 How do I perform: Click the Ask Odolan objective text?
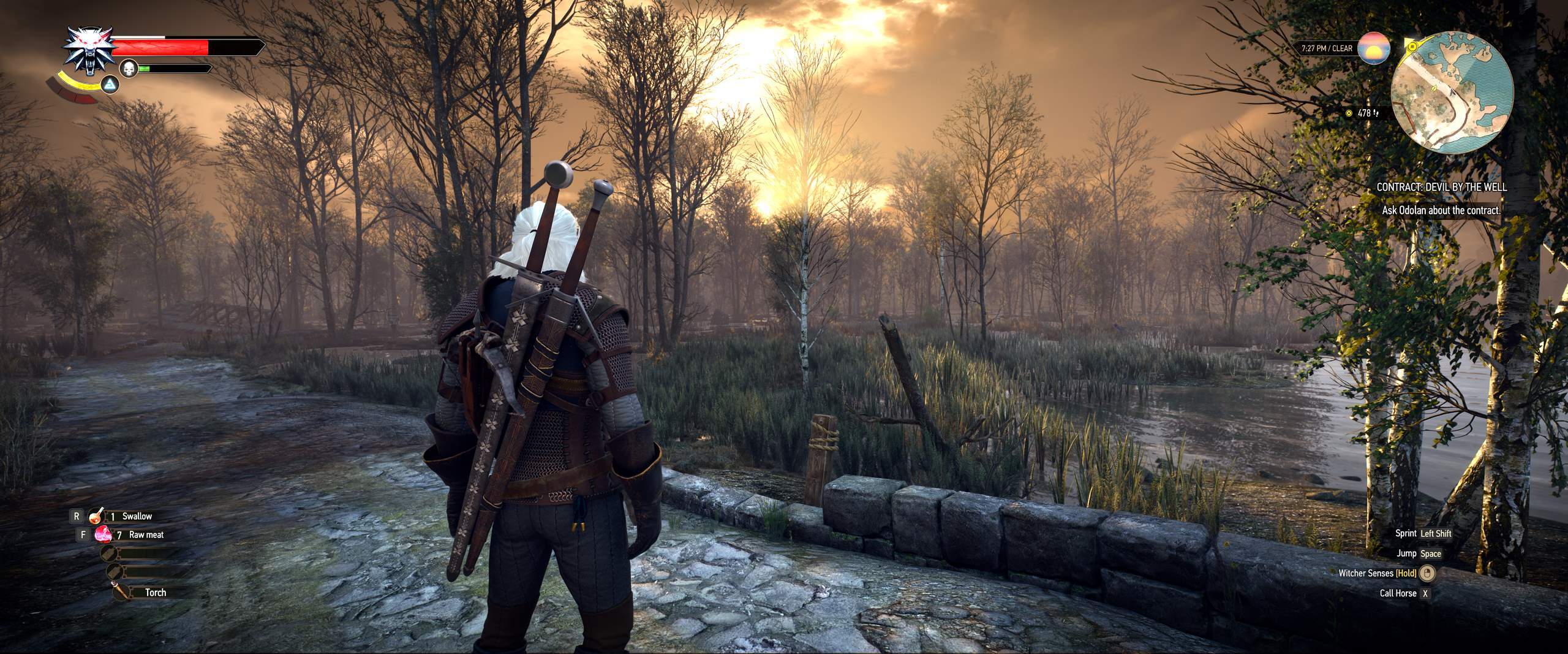pos(1441,210)
